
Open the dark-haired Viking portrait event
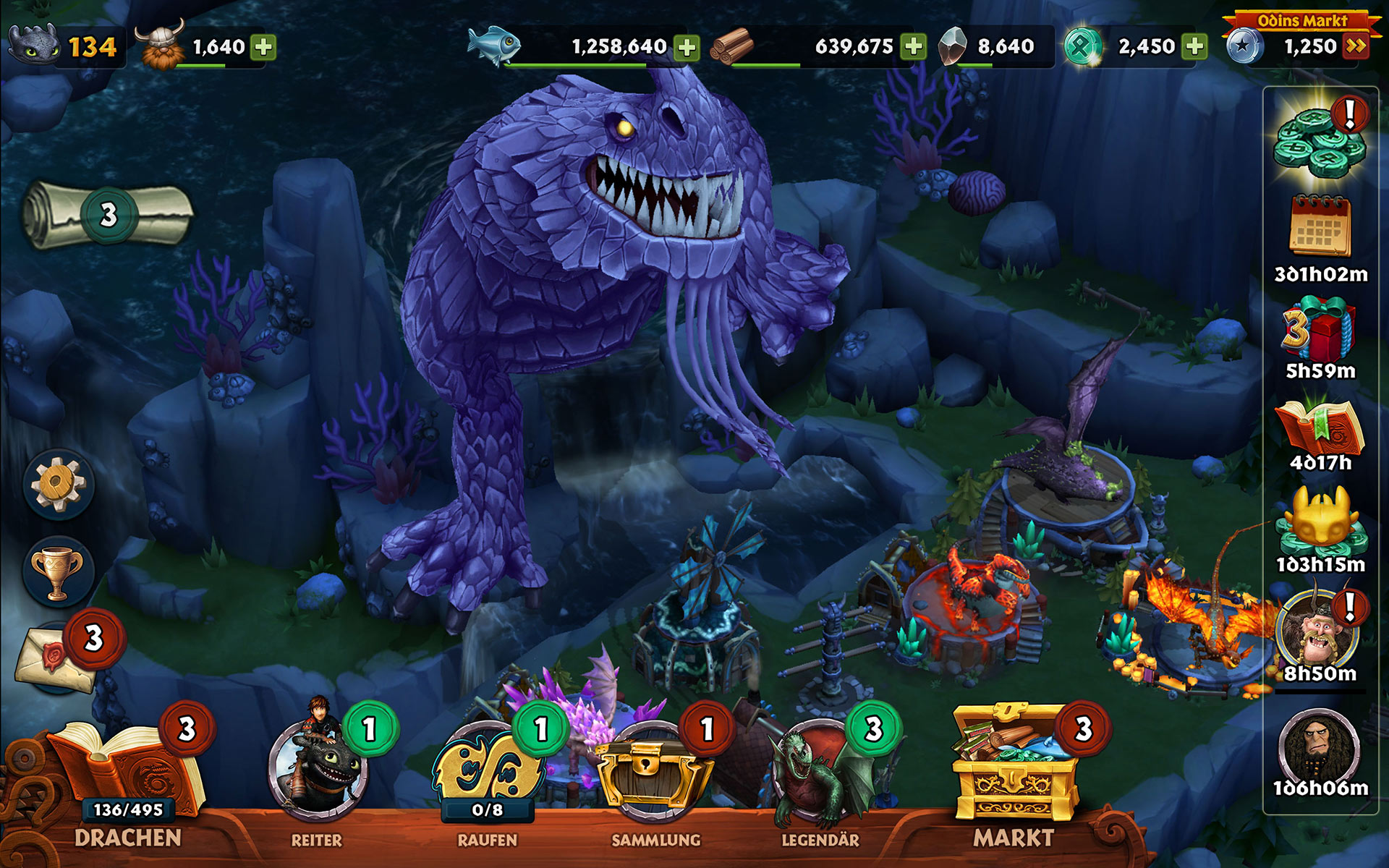(1320, 749)
